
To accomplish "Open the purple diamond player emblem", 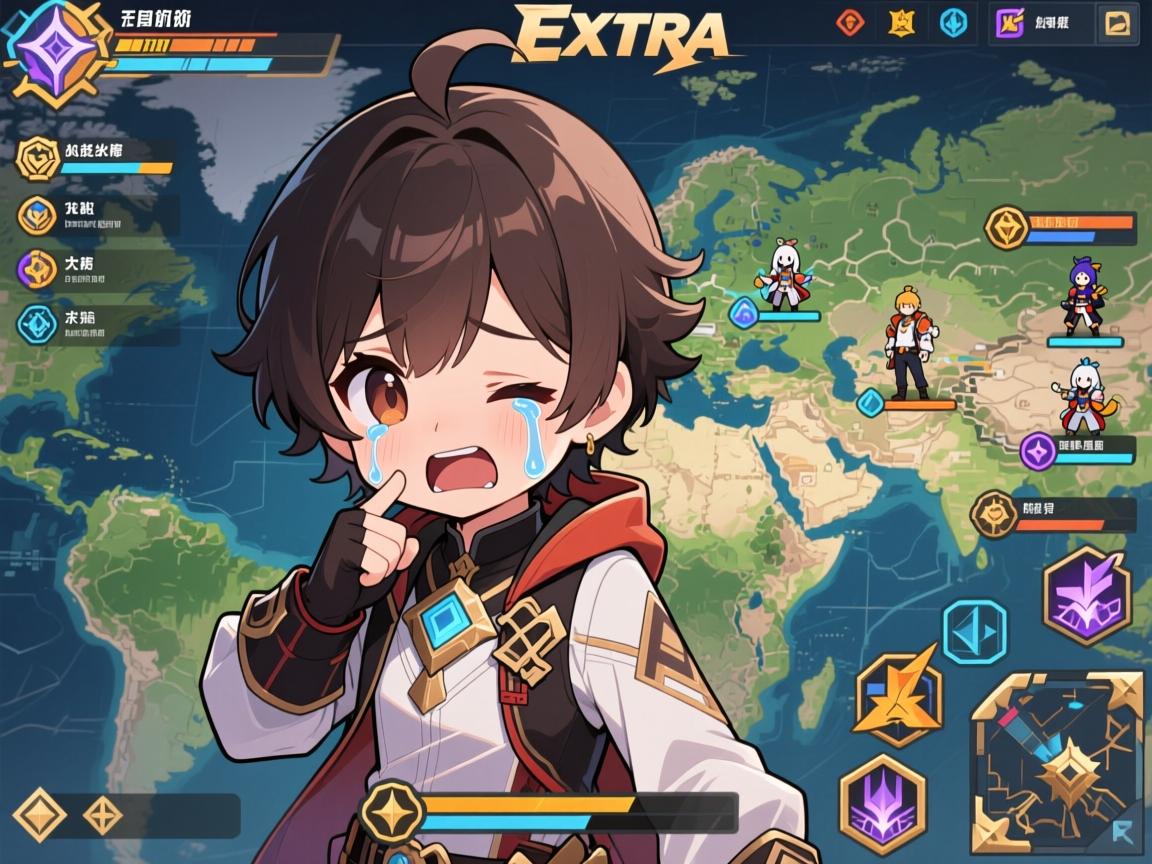I will (x=43, y=47).
